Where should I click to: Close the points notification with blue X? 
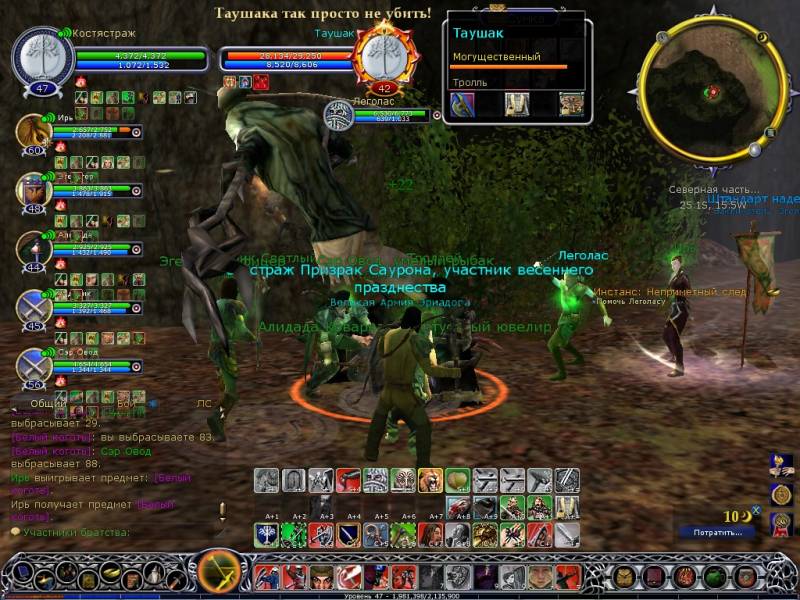756,510
